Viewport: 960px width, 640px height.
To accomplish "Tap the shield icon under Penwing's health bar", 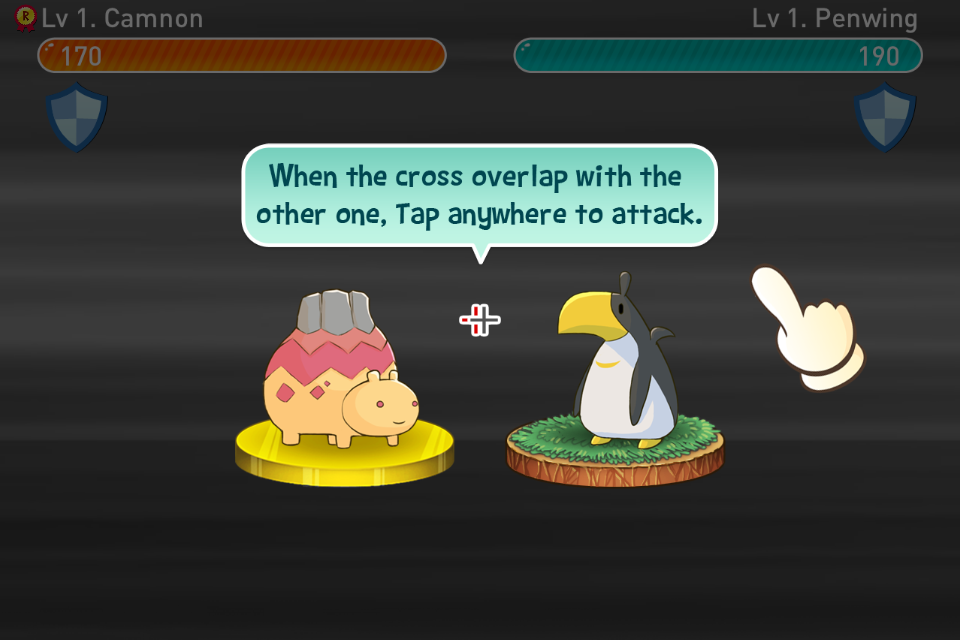I will point(885,117).
